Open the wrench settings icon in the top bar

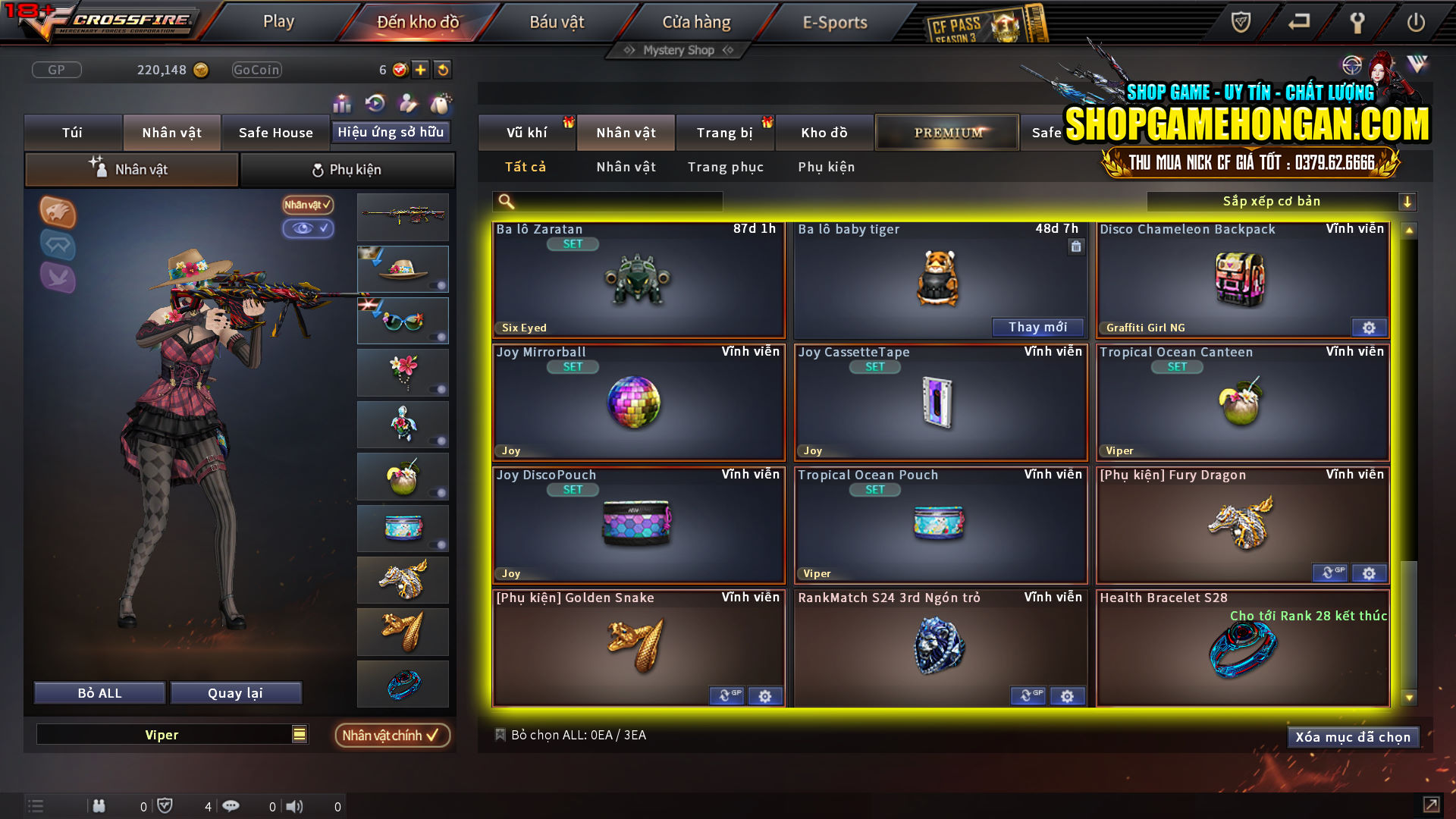coord(1357,23)
